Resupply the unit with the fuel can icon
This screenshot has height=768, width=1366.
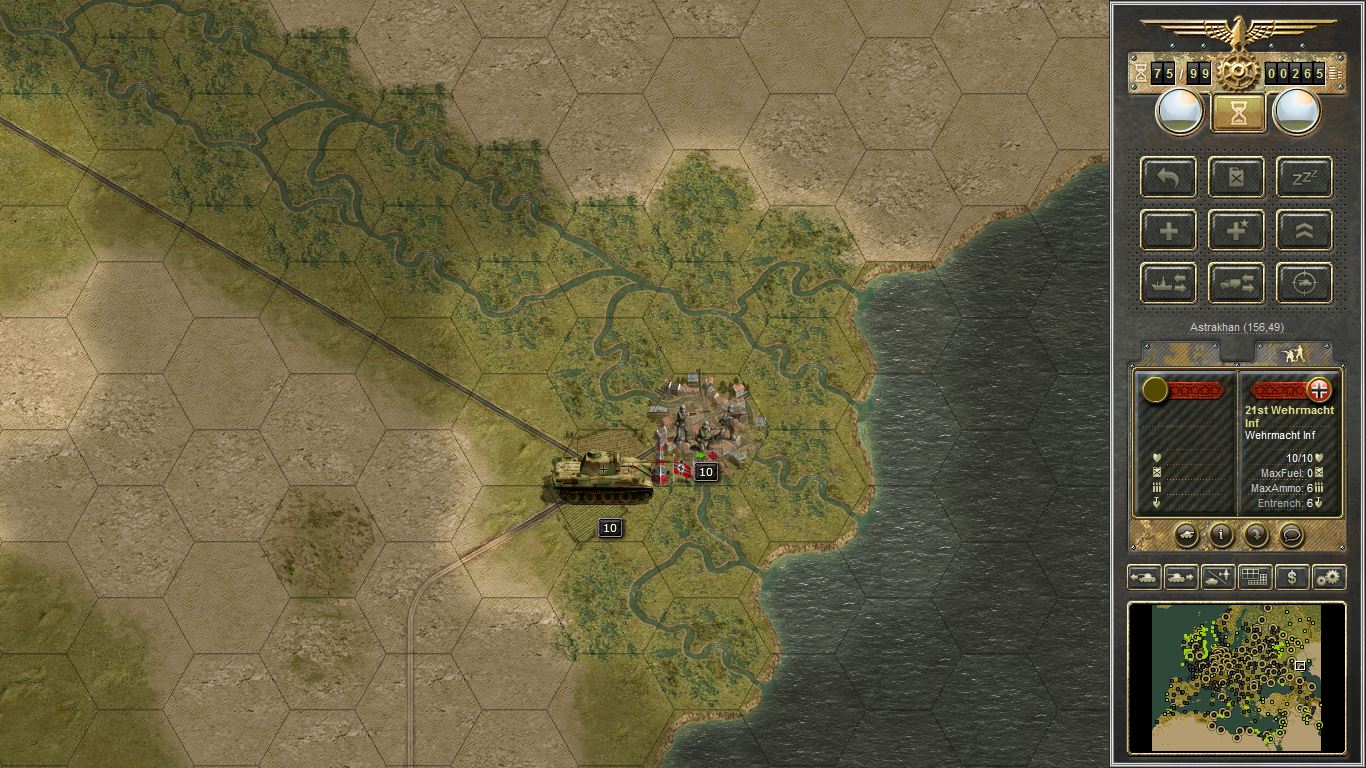tap(1236, 177)
